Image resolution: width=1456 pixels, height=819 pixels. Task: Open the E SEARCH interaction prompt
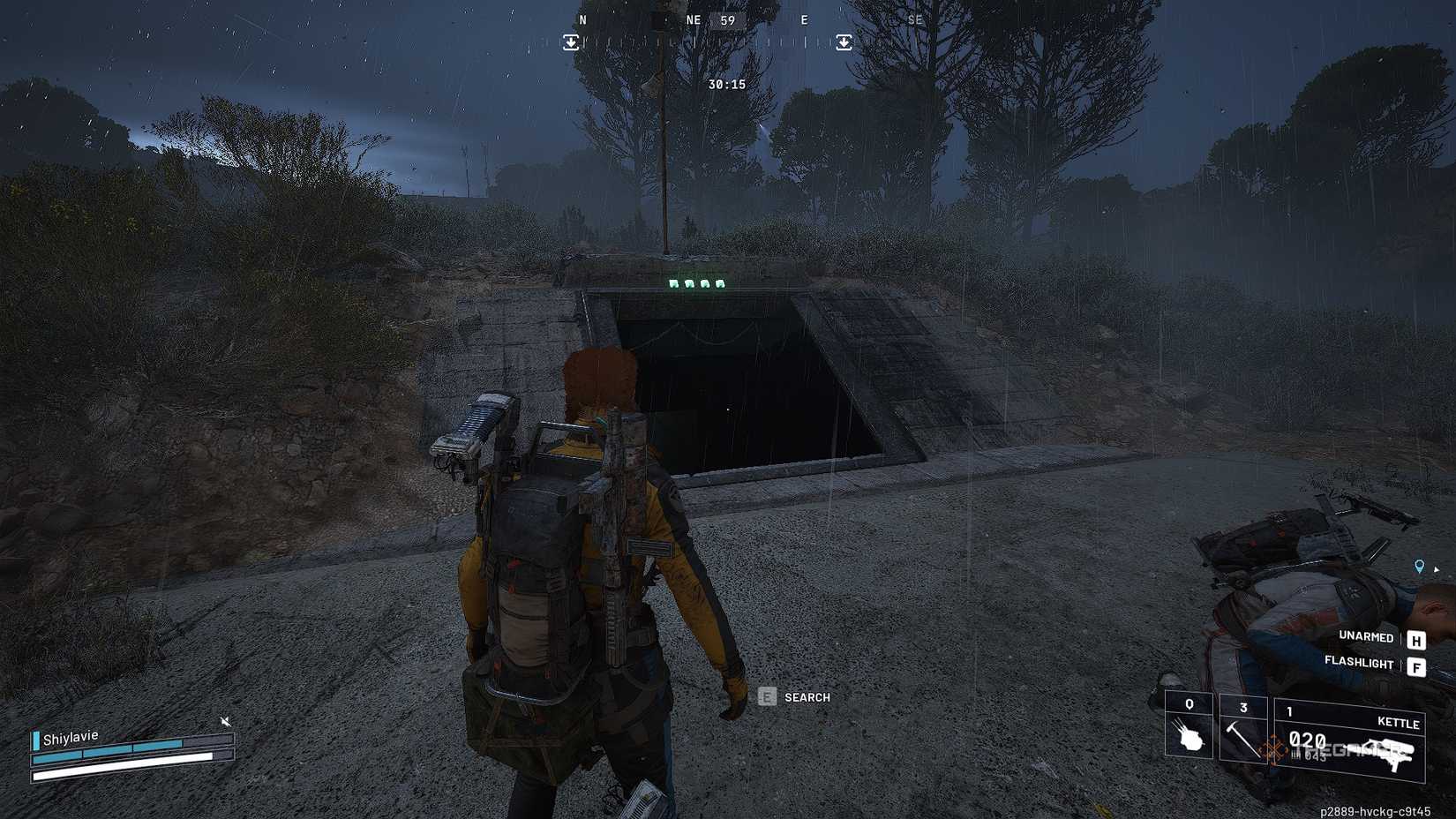(x=767, y=697)
